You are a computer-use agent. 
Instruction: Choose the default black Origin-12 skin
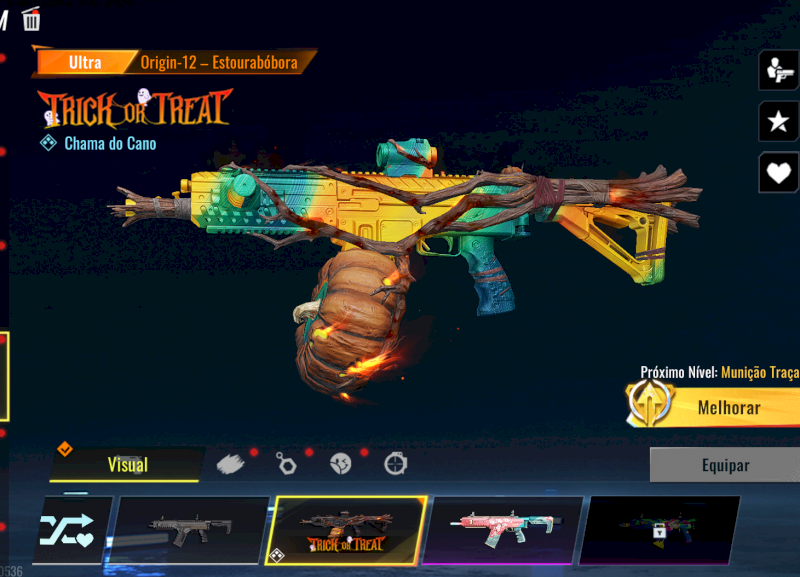click(189, 530)
